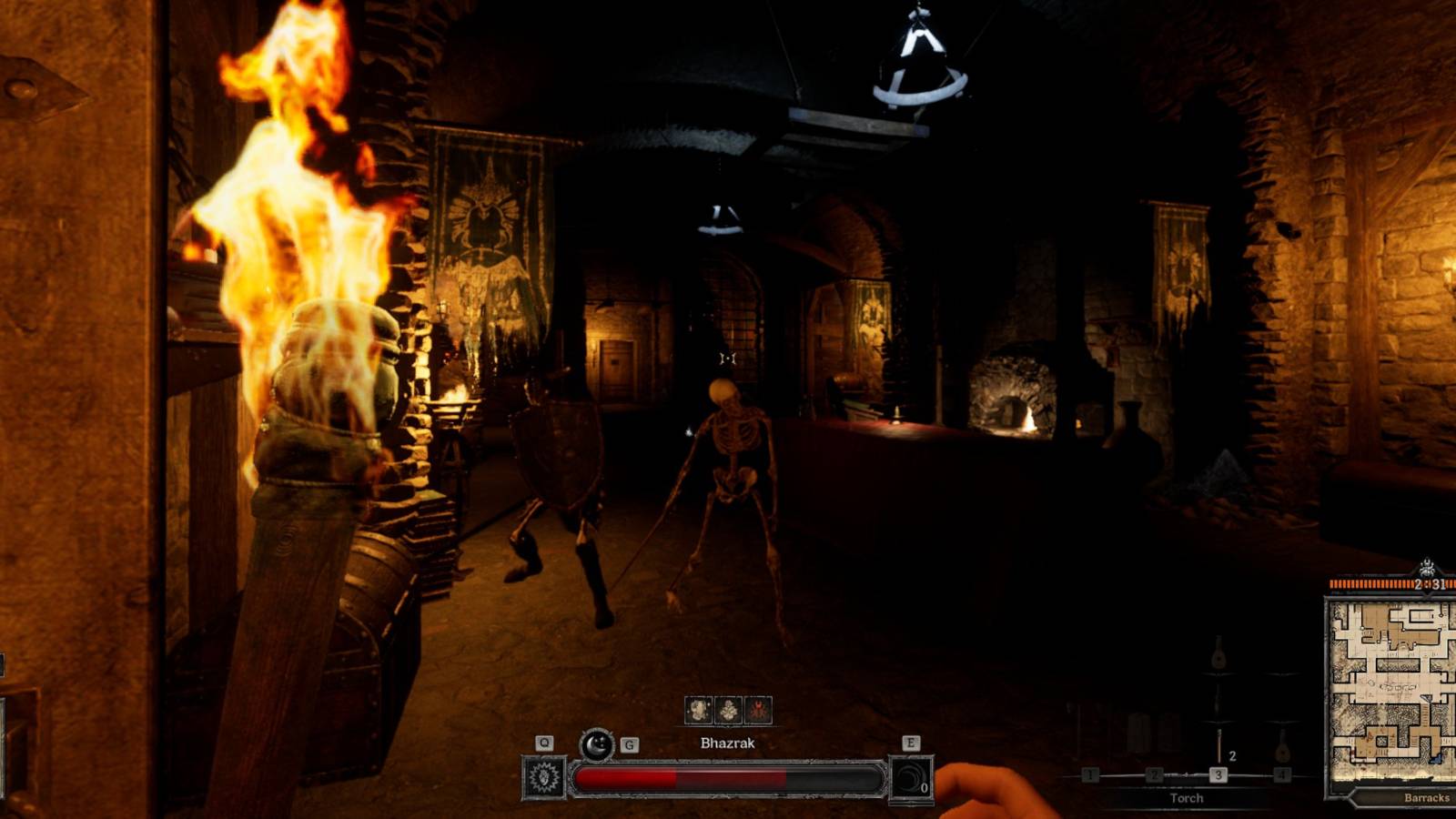This screenshot has height=819, width=1456.
Task: Select the Q ability shield icon
Action: click(543, 776)
